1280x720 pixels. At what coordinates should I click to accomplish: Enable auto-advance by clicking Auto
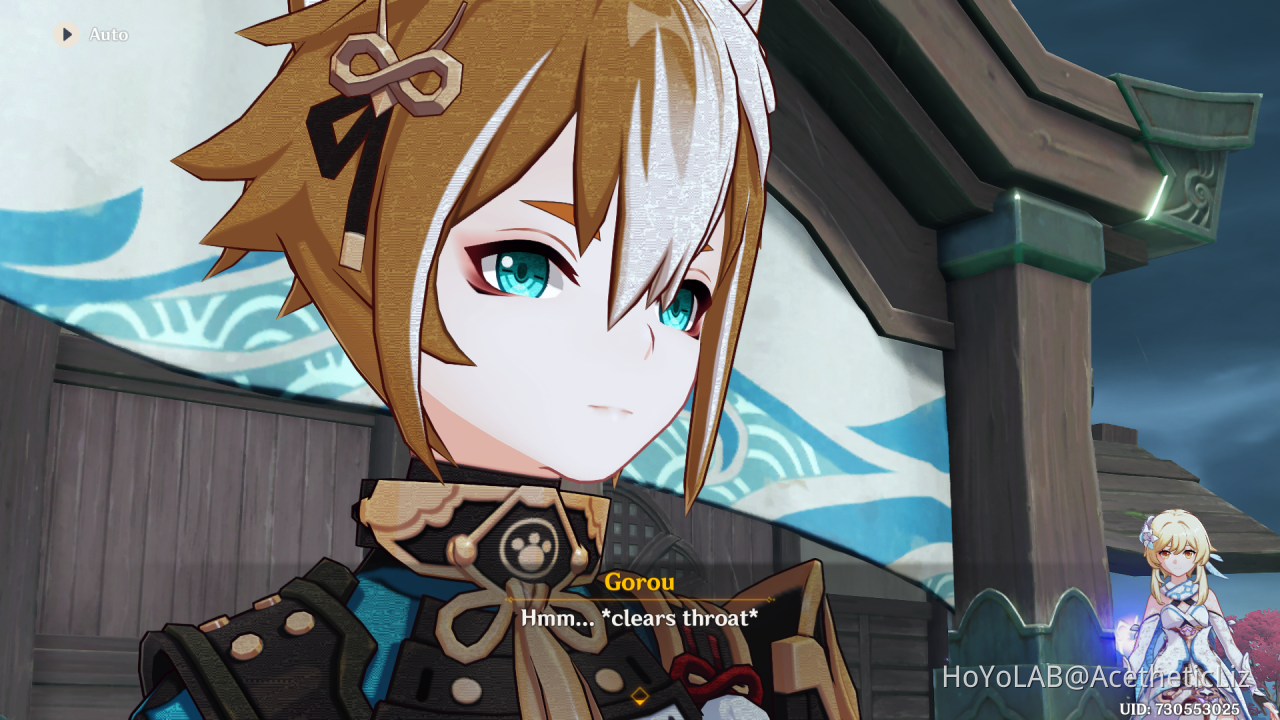(111, 33)
